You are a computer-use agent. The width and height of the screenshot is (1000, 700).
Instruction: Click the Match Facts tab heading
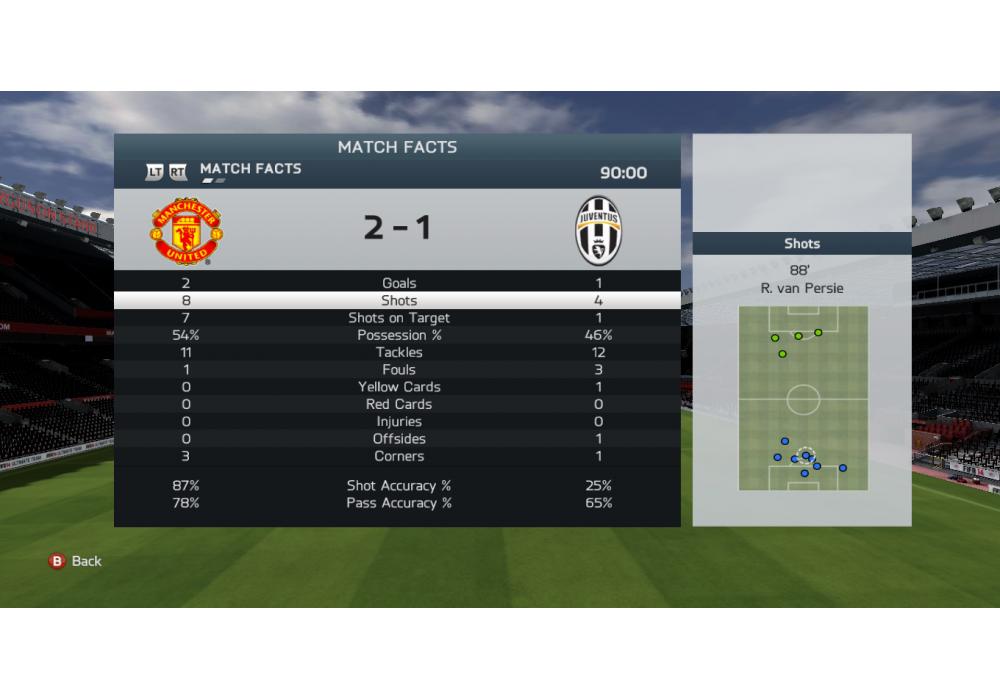pos(250,169)
